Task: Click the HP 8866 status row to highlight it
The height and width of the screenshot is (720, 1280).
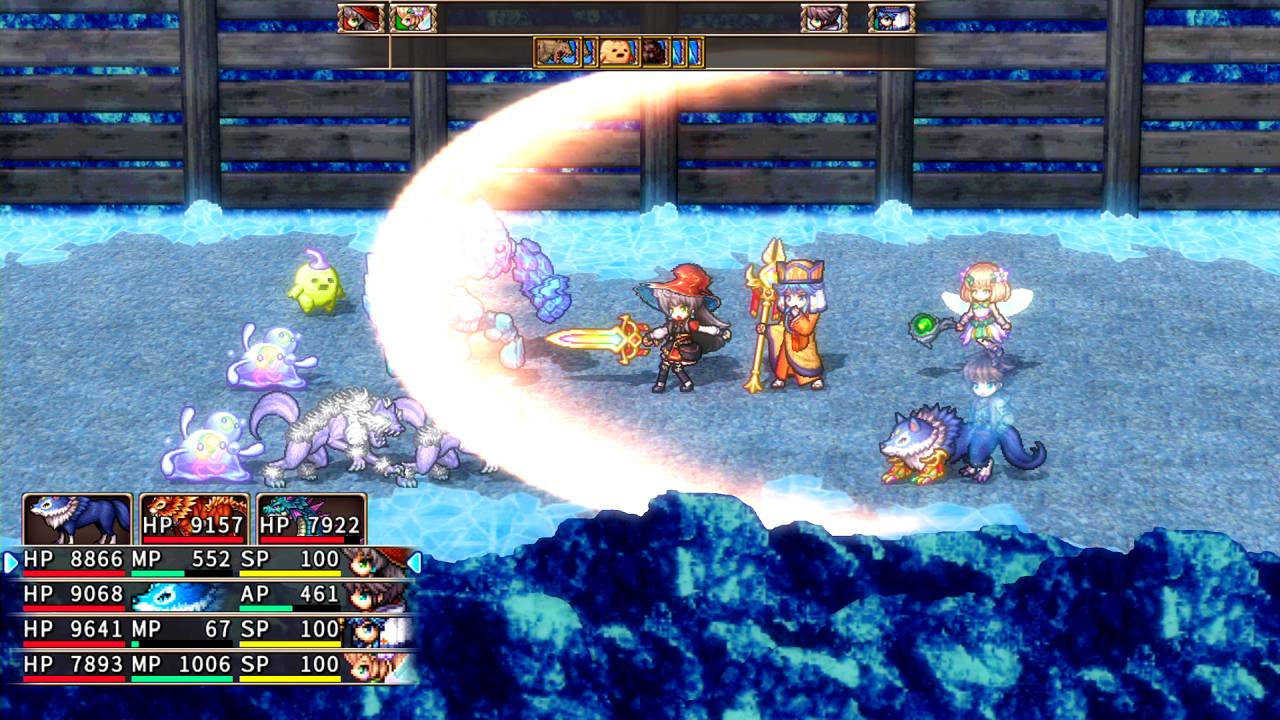Action: click(200, 562)
